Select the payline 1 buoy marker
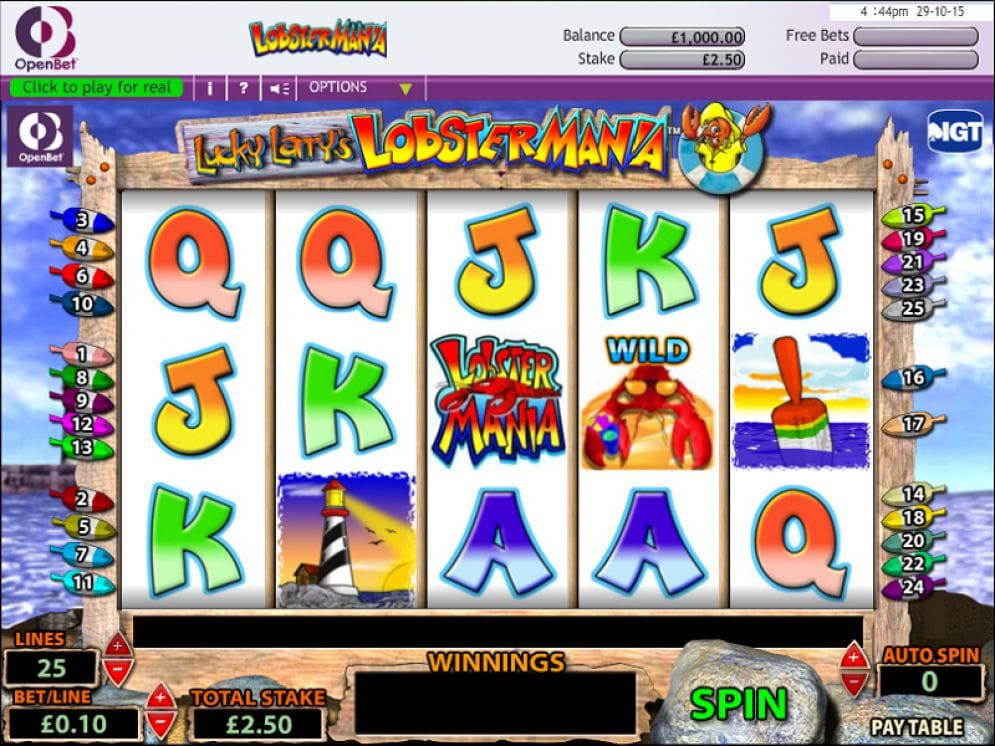 (x=85, y=354)
